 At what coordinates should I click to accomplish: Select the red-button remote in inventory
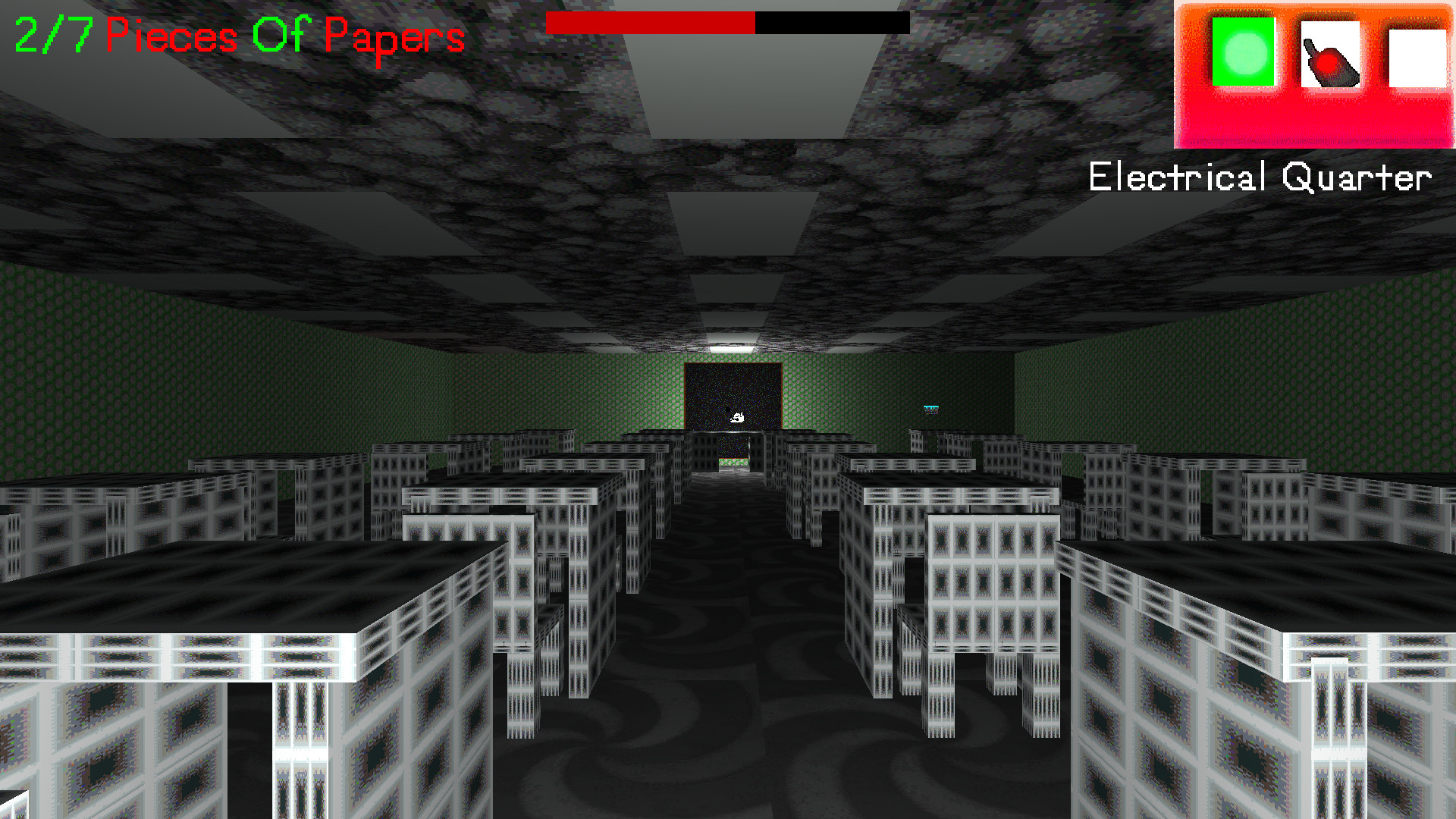pos(1330,55)
